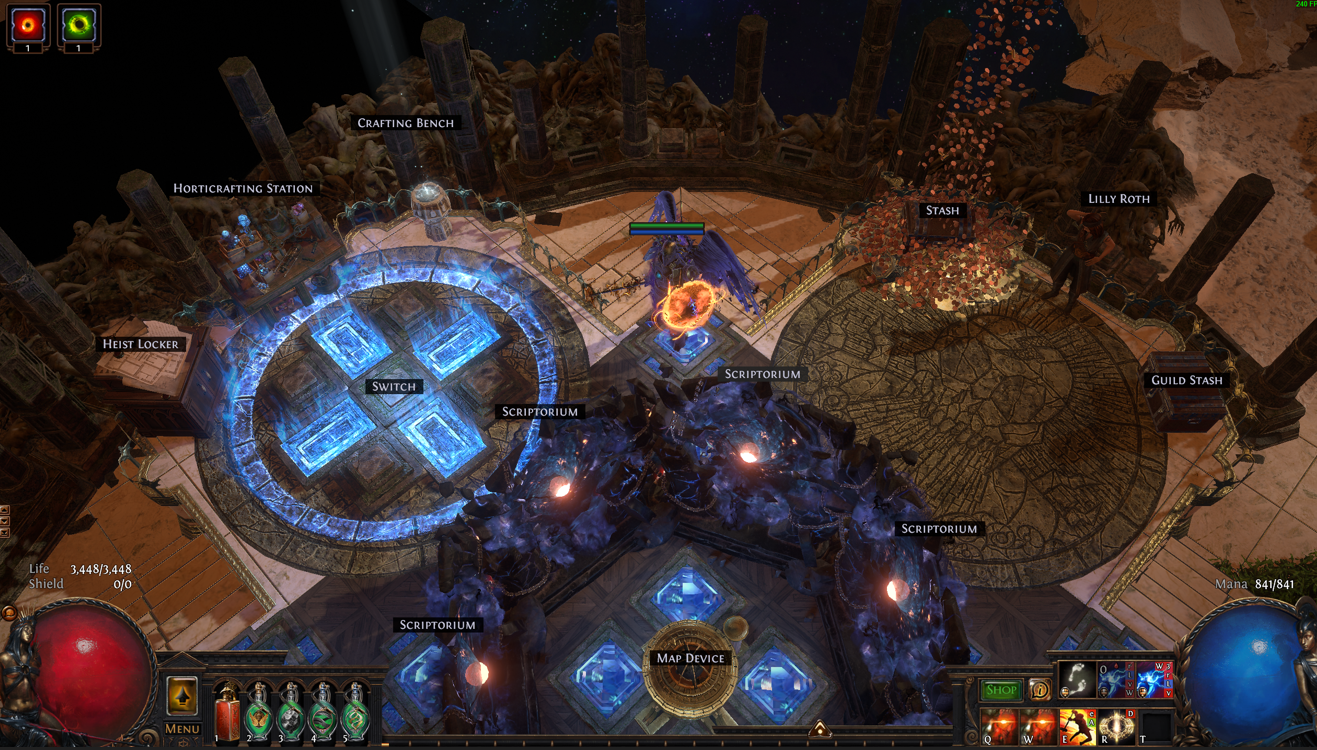Click the red ring buff icon
The image size is (1317, 750).
[x=28, y=24]
